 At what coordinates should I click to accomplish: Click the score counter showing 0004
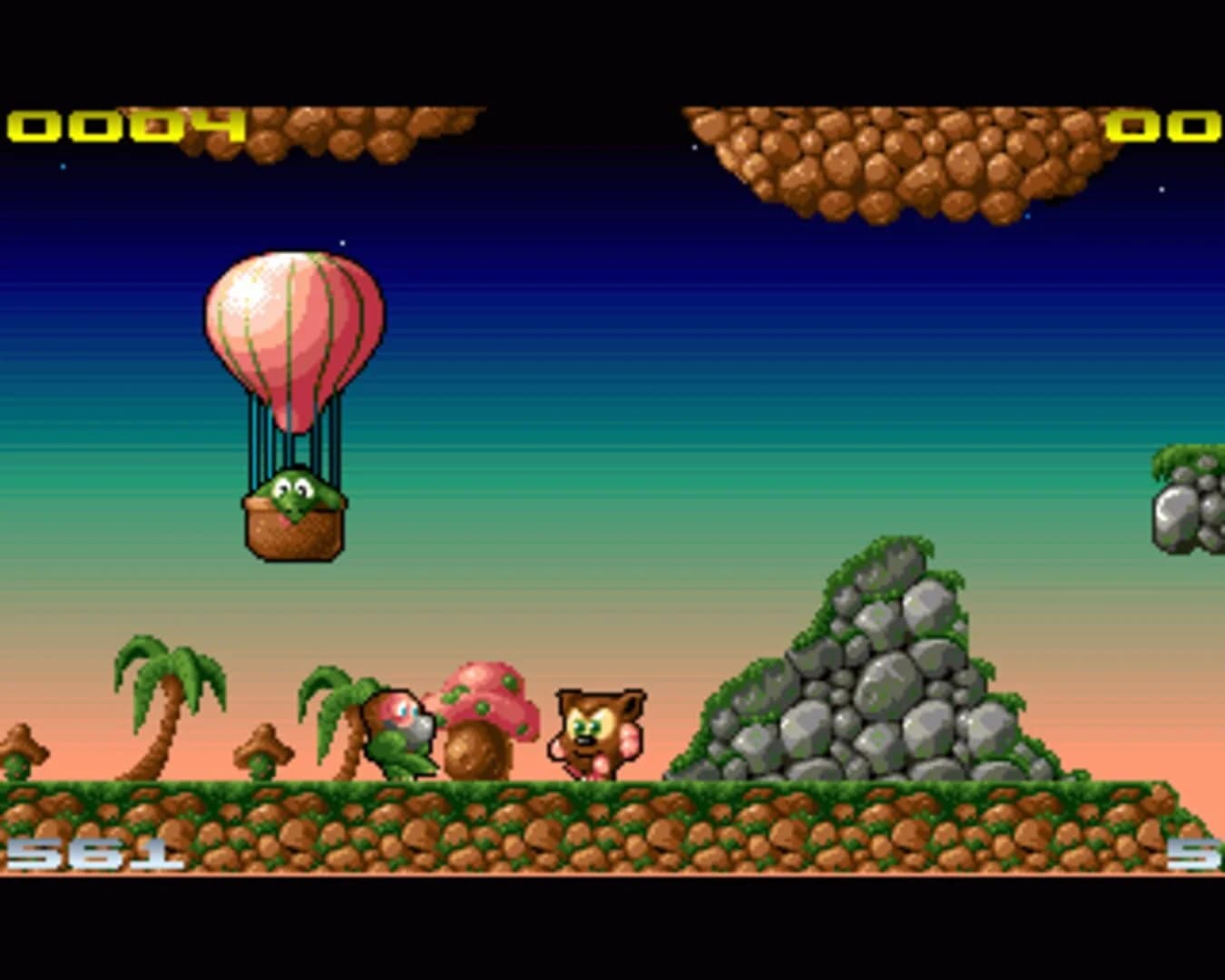(122, 127)
